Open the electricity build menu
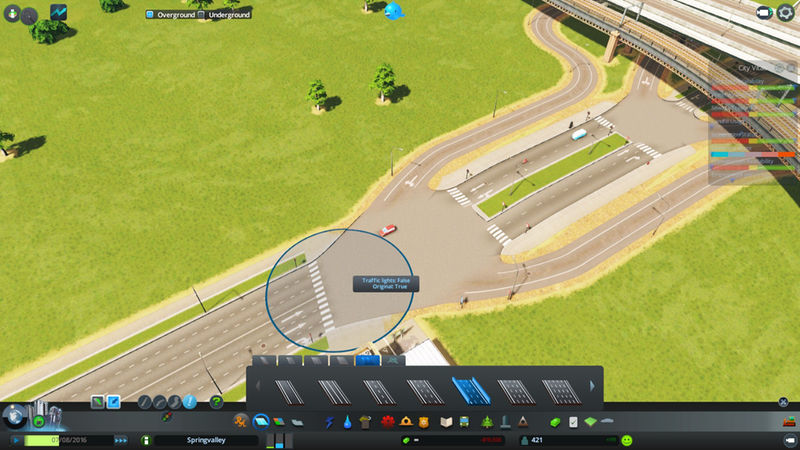 [x=329, y=422]
